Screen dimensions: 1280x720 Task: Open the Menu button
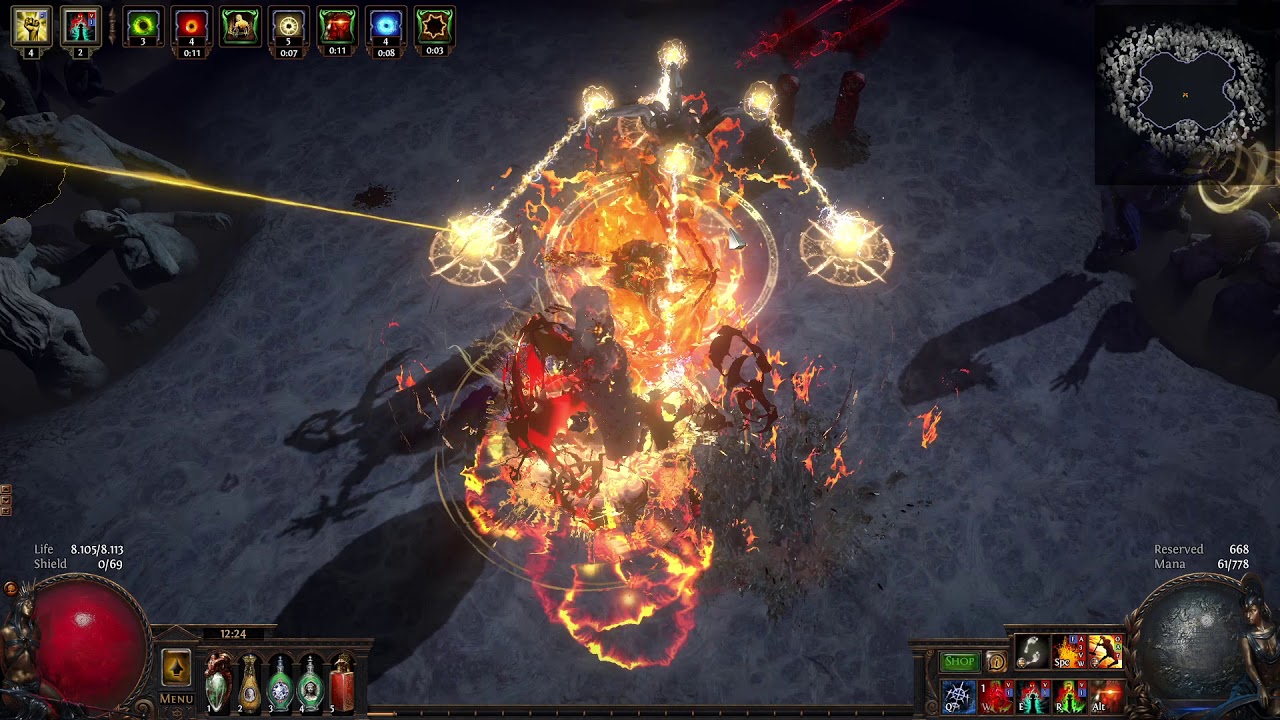pos(176,699)
